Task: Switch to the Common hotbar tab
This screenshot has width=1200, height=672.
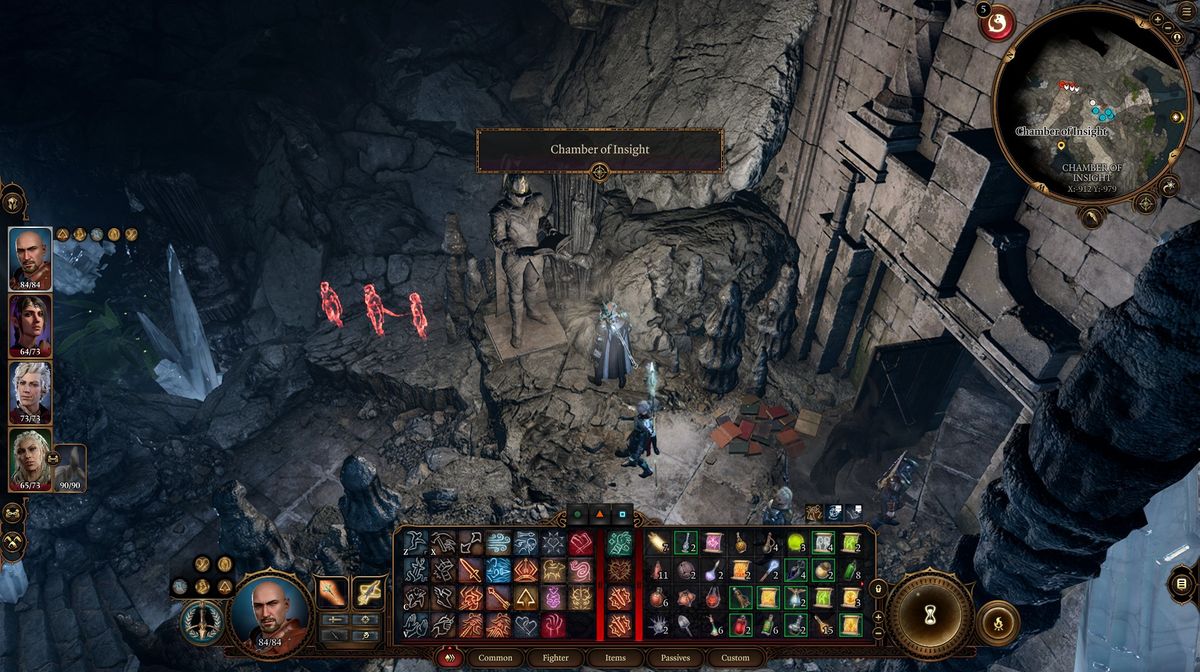Action: coord(495,657)
